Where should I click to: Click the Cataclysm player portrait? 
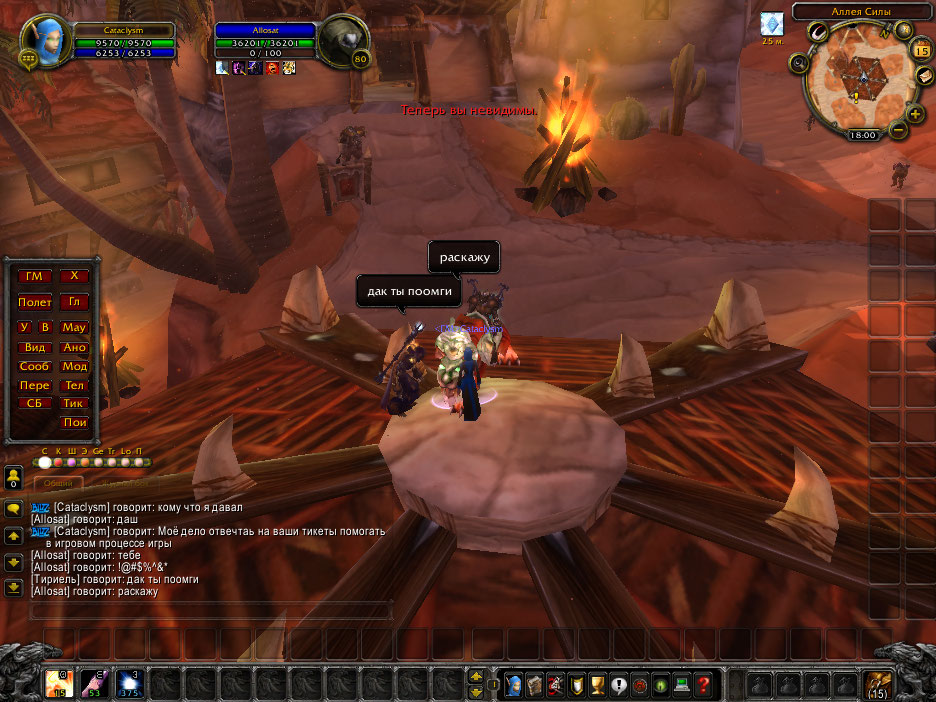[47, 40]
